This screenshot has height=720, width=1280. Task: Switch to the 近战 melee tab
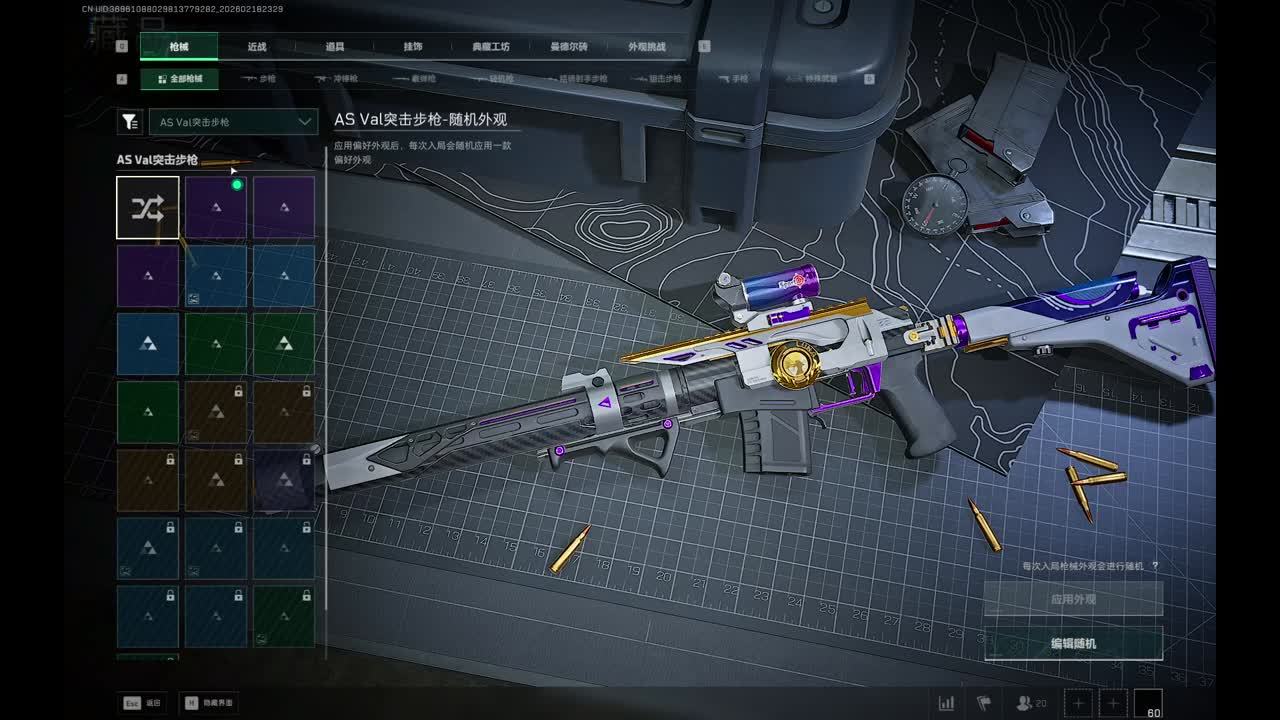[x=257, y=47]
